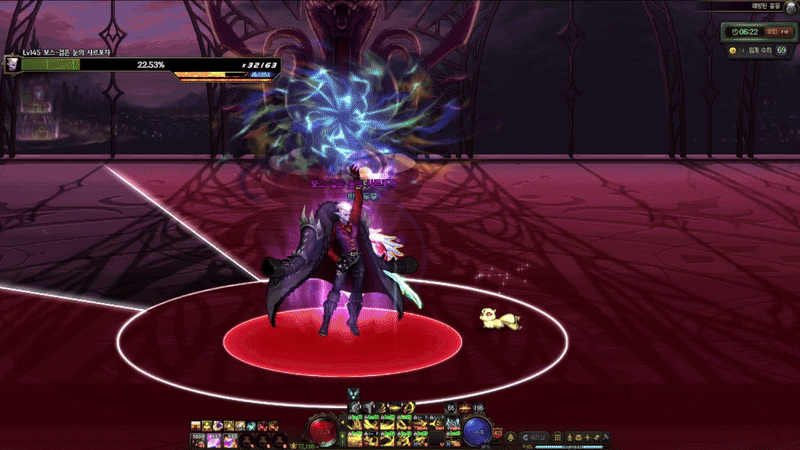Activate the winged skill icon above the skill bar

(x=352, y=392)
